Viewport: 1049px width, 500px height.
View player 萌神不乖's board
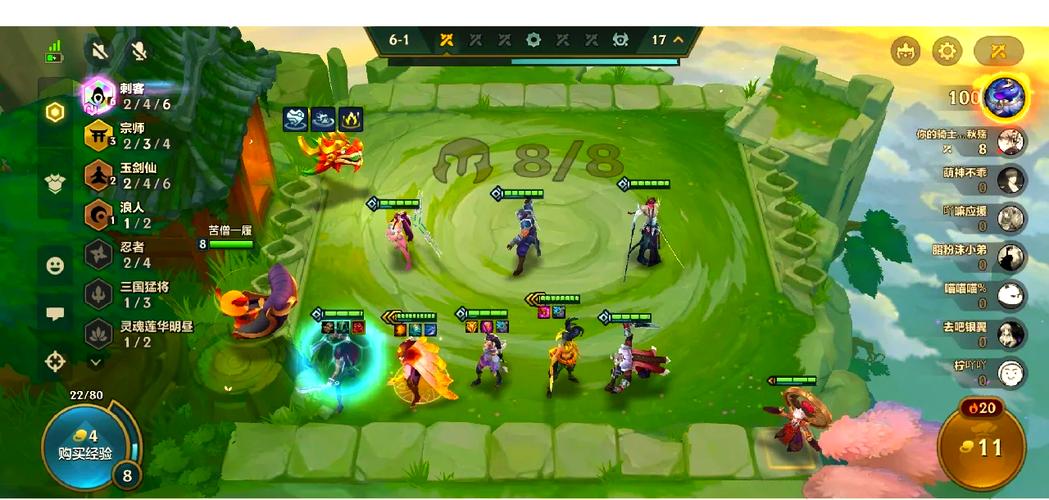1012,180
